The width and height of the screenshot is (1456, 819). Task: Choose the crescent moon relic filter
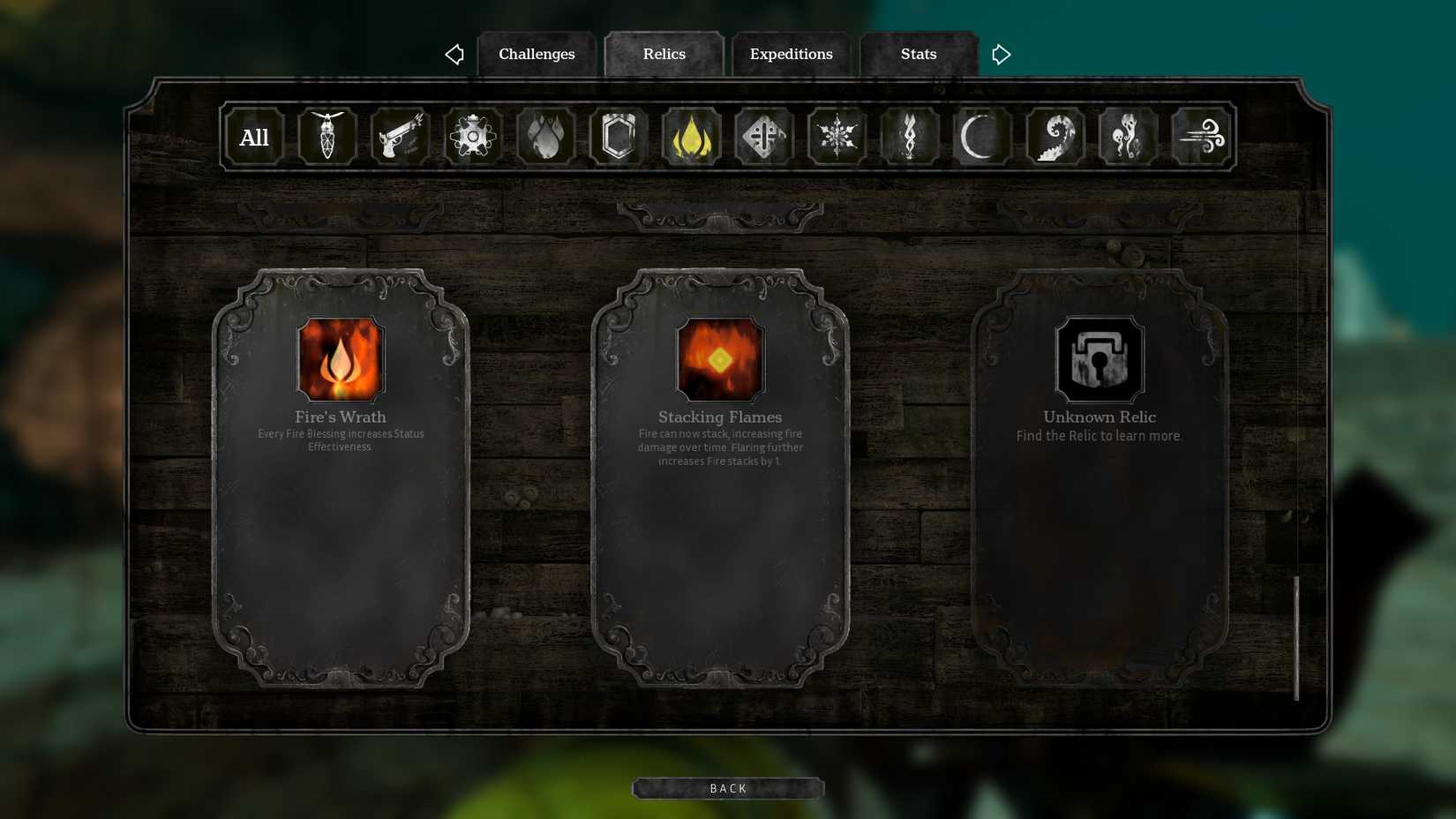coord(981,136)
